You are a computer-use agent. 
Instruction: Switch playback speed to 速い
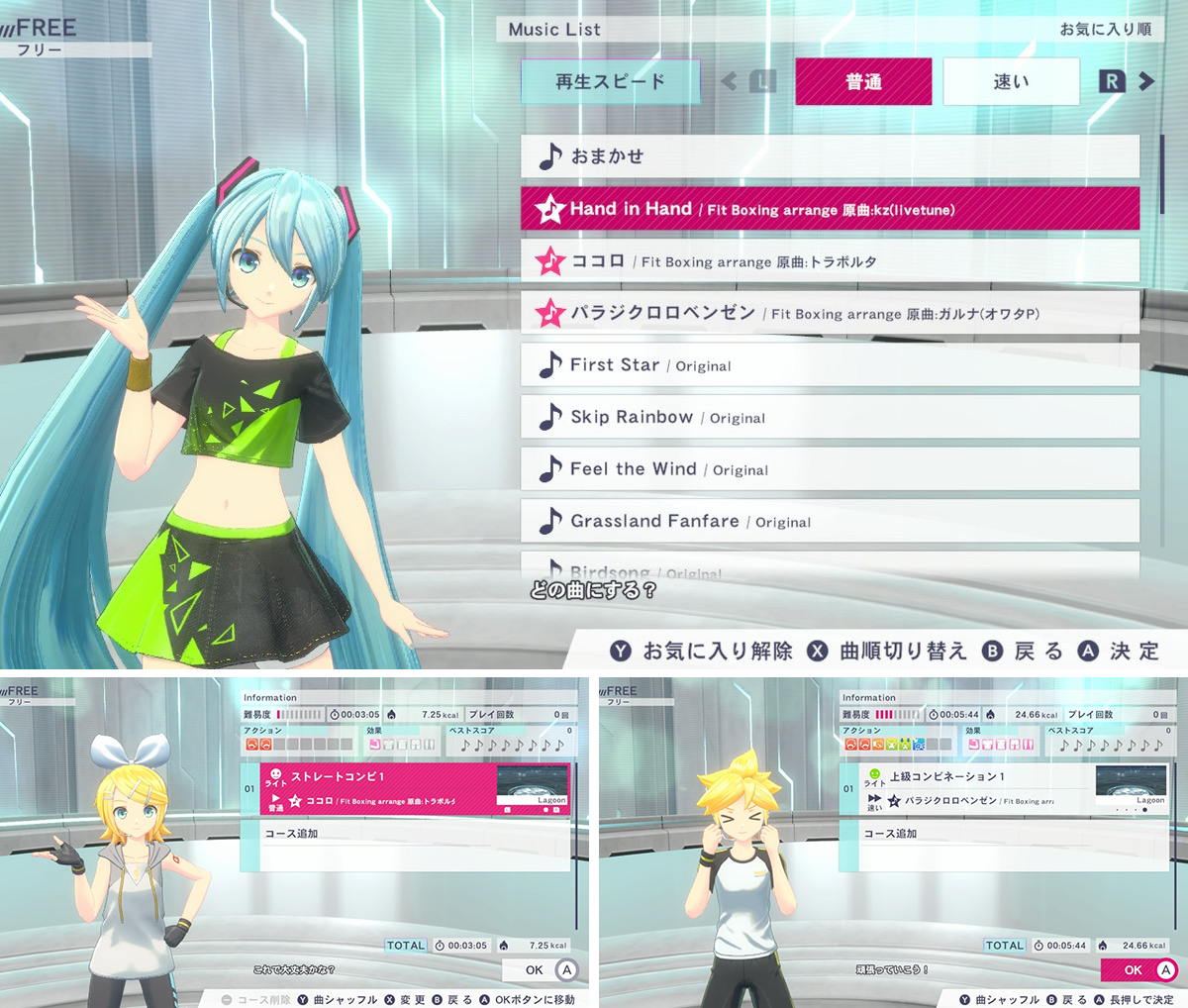[1011, 82]
